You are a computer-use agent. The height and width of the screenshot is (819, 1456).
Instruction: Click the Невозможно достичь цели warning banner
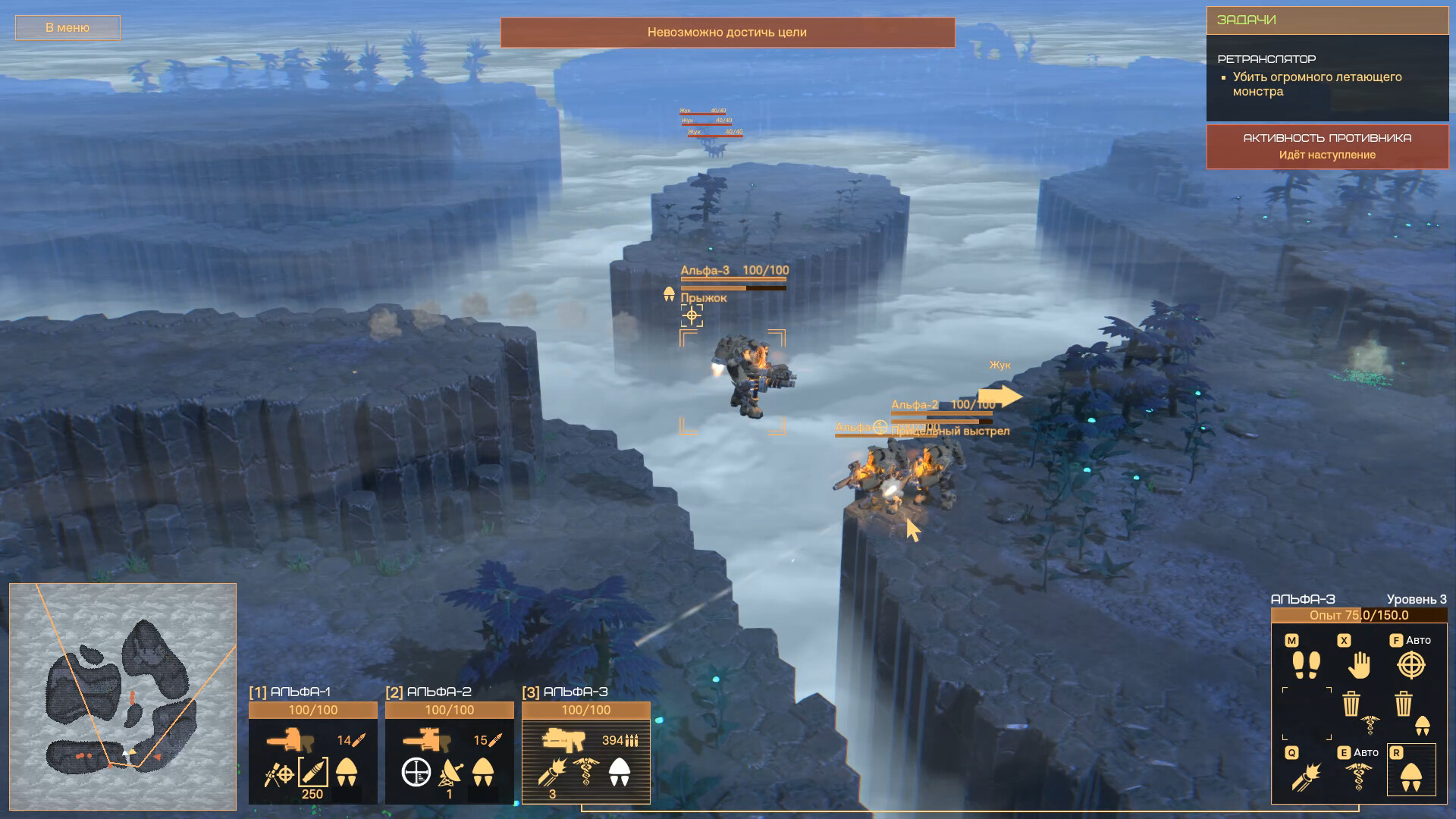point(725,33)
